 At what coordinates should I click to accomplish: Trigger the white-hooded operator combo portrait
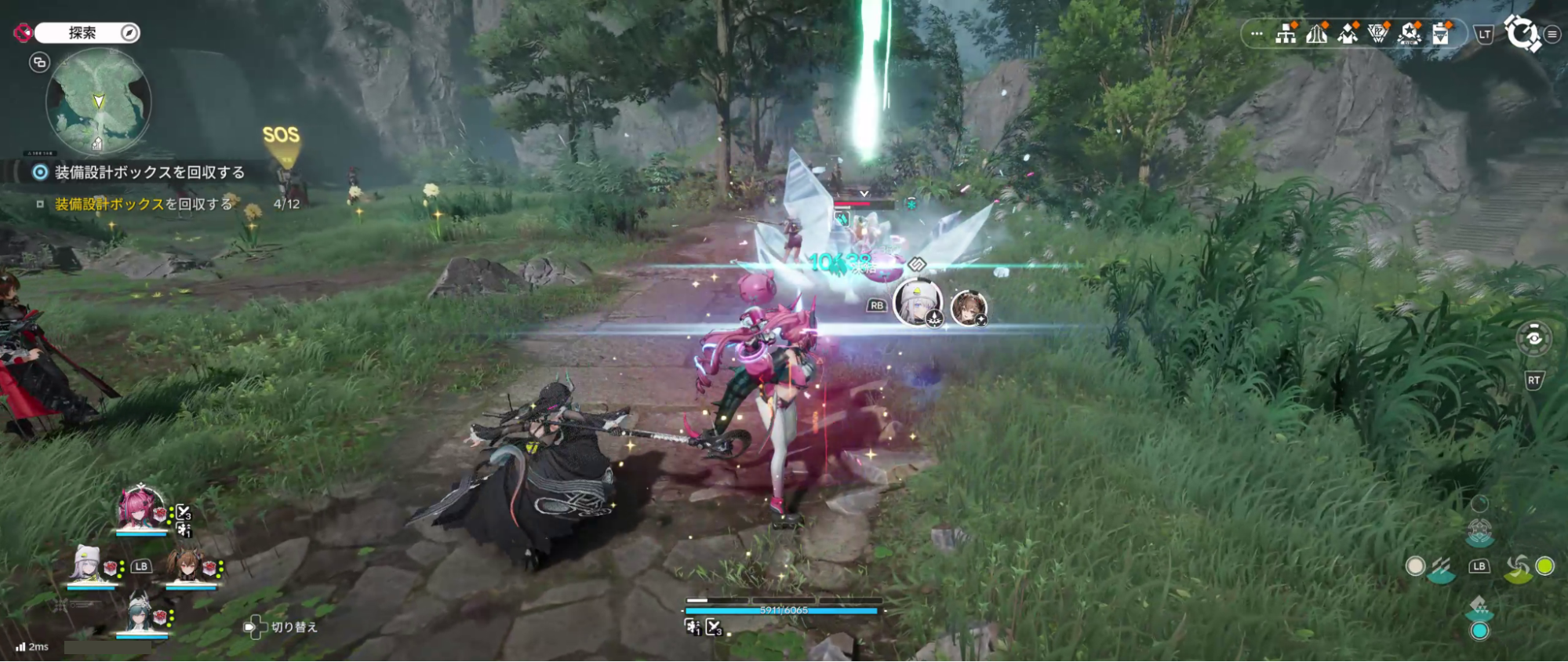point(916,303)
